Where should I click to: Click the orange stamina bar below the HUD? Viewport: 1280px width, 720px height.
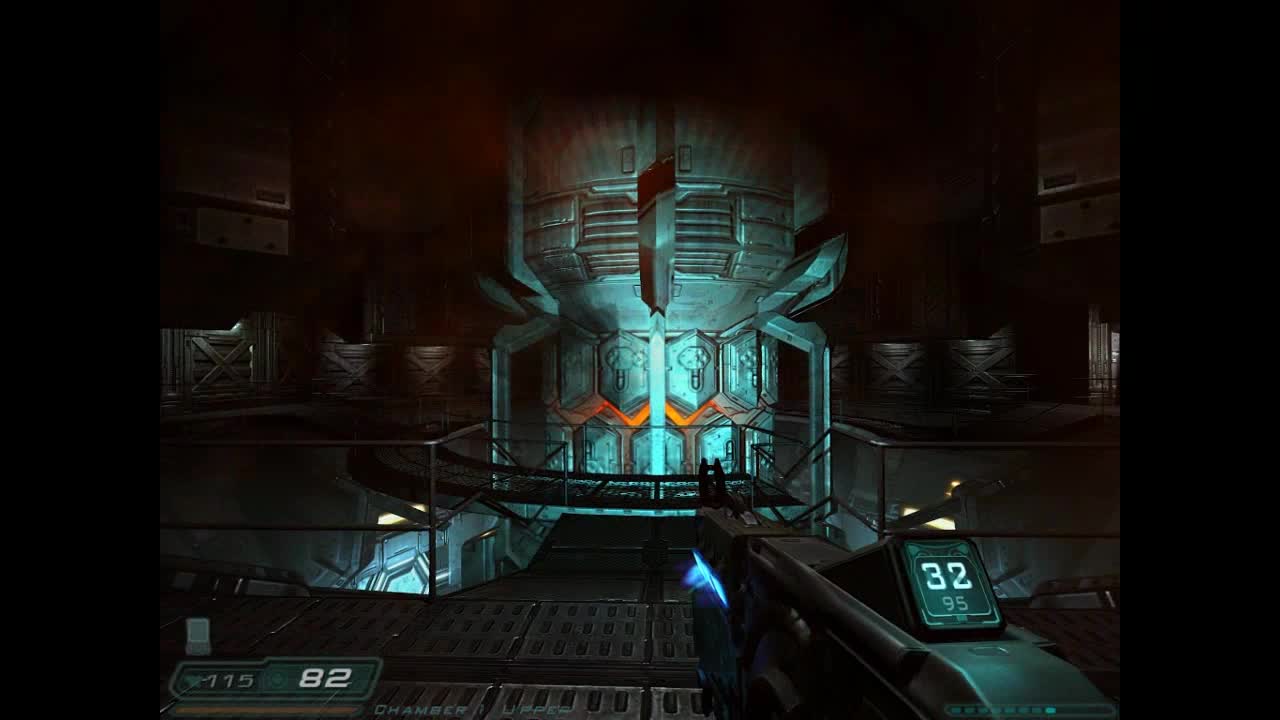click(265, 709)
